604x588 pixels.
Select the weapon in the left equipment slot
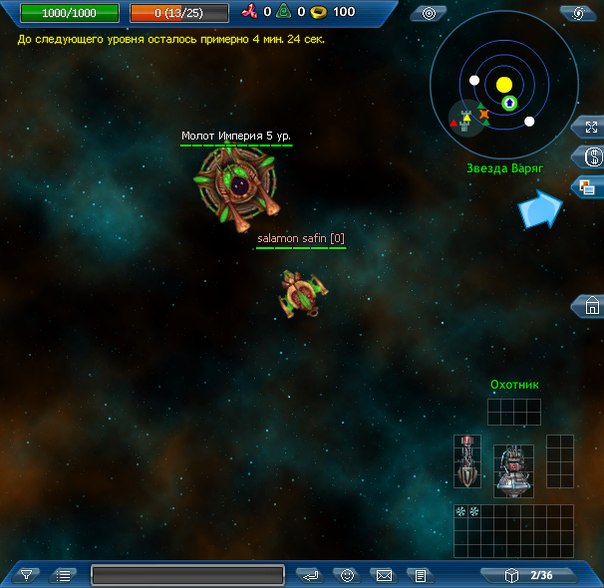[467, 461]
